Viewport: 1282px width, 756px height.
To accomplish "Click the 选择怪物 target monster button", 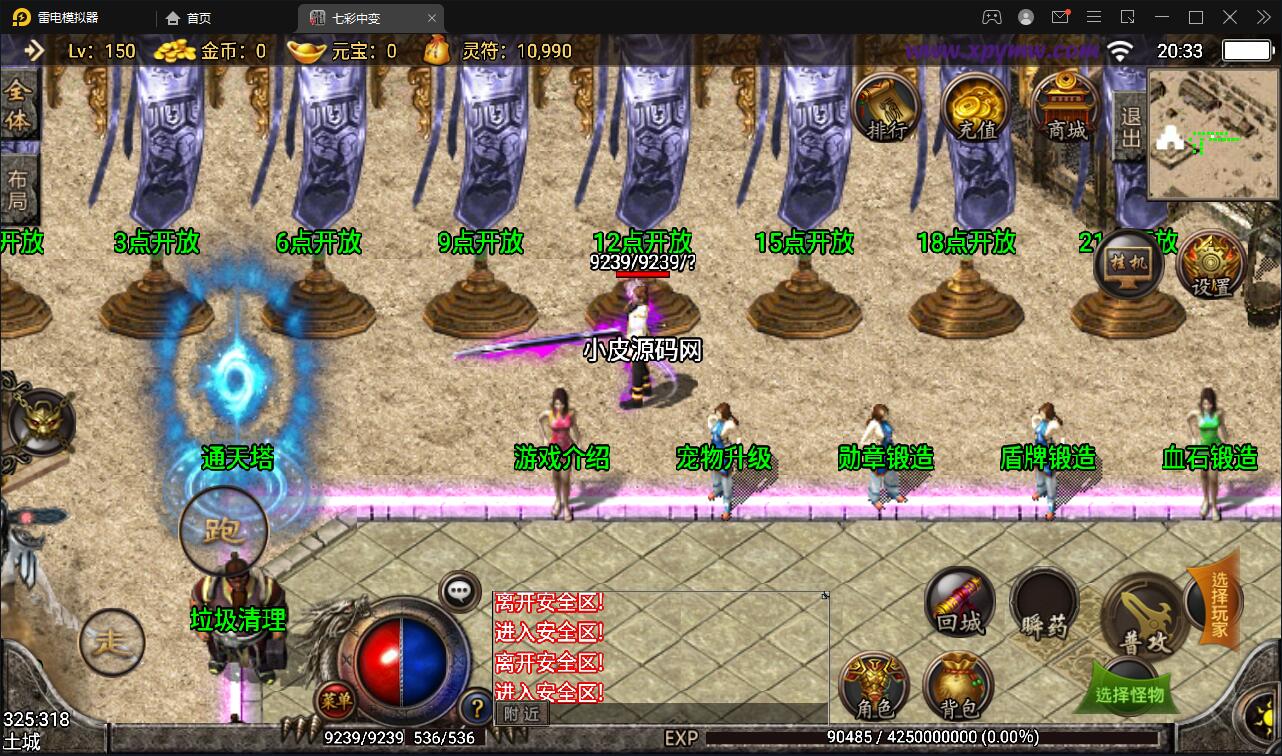I will coord(1130,692).
